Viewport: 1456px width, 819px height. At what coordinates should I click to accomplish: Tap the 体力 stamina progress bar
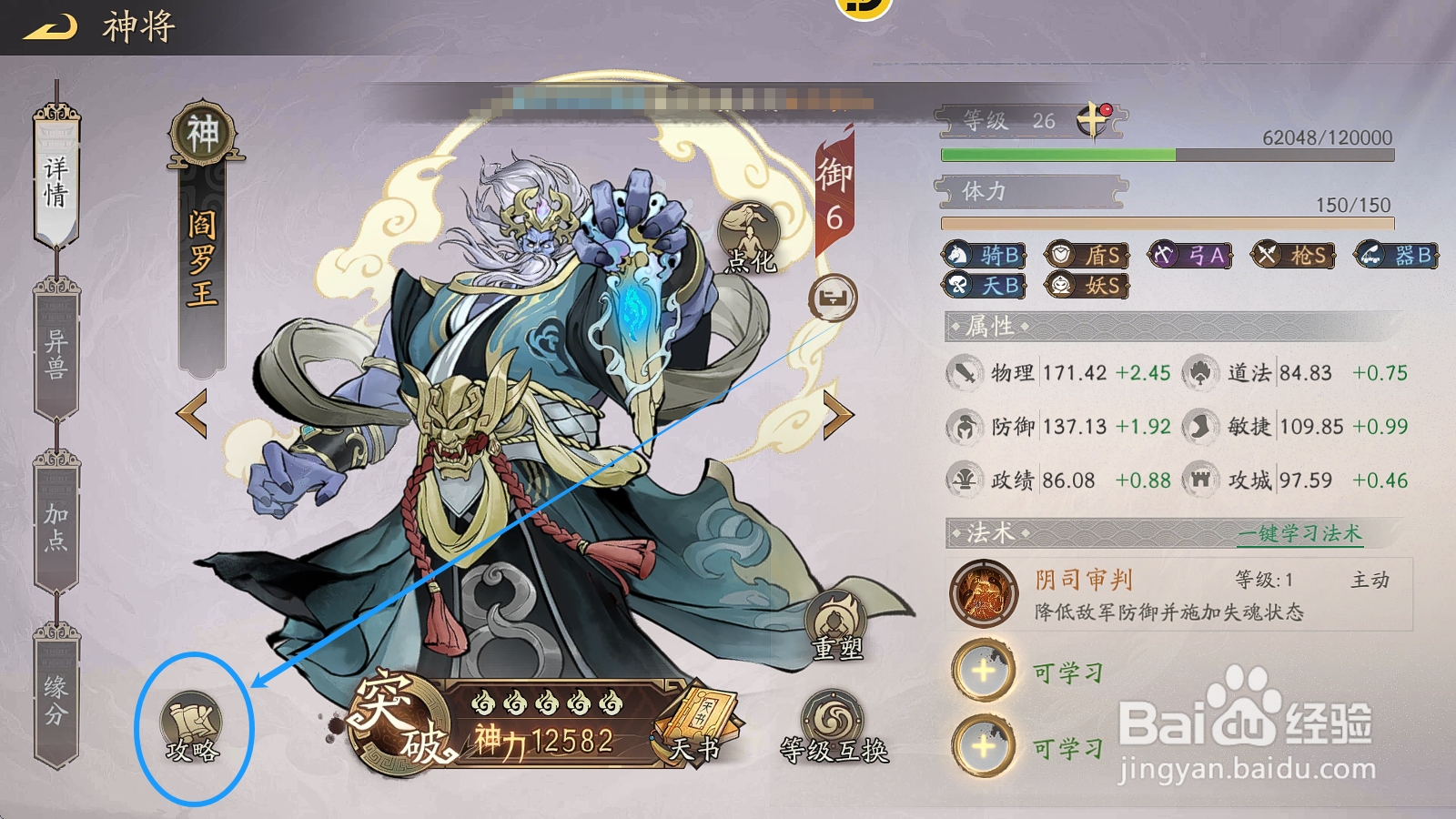click(1165, 221)
